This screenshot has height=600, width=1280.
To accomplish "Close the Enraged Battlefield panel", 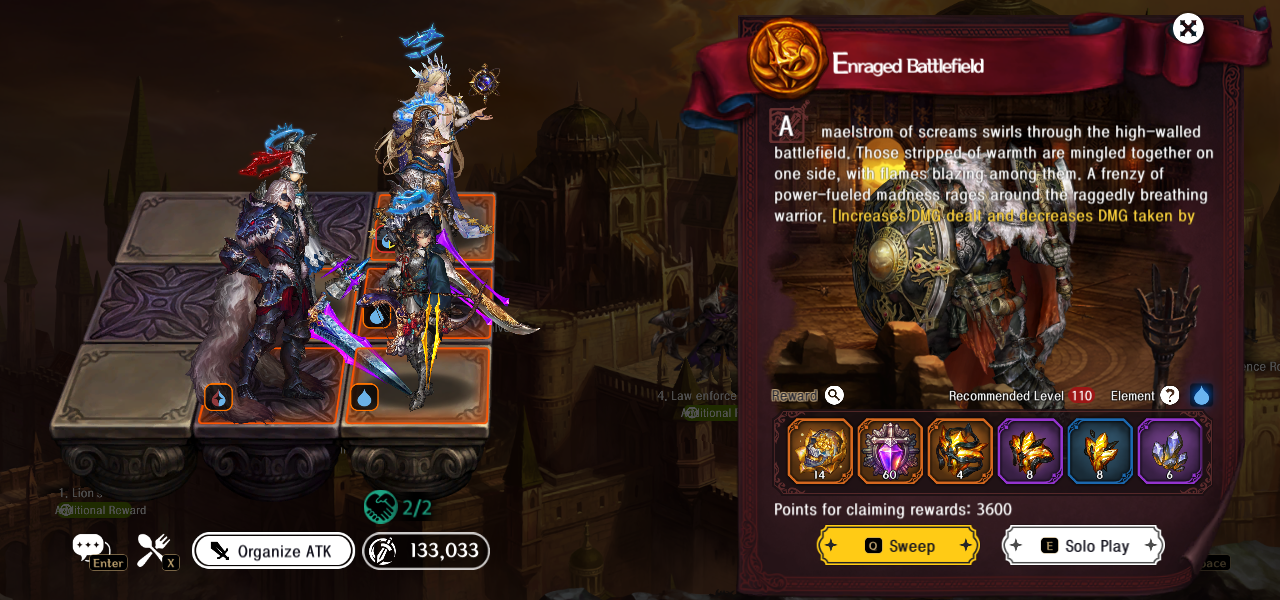I will pyautogui.click(x=1188, y=28).
